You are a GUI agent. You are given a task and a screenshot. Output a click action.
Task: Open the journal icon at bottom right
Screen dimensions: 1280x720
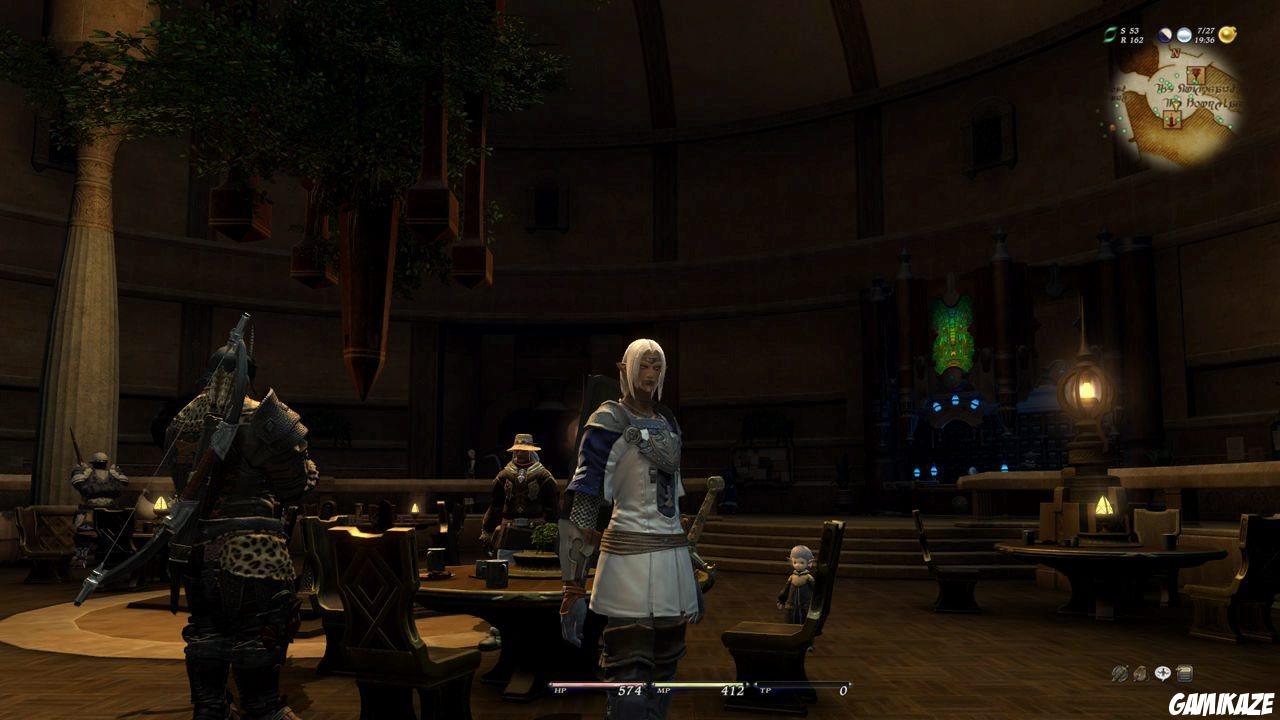pyautogui.click(x=1184, y=674)
